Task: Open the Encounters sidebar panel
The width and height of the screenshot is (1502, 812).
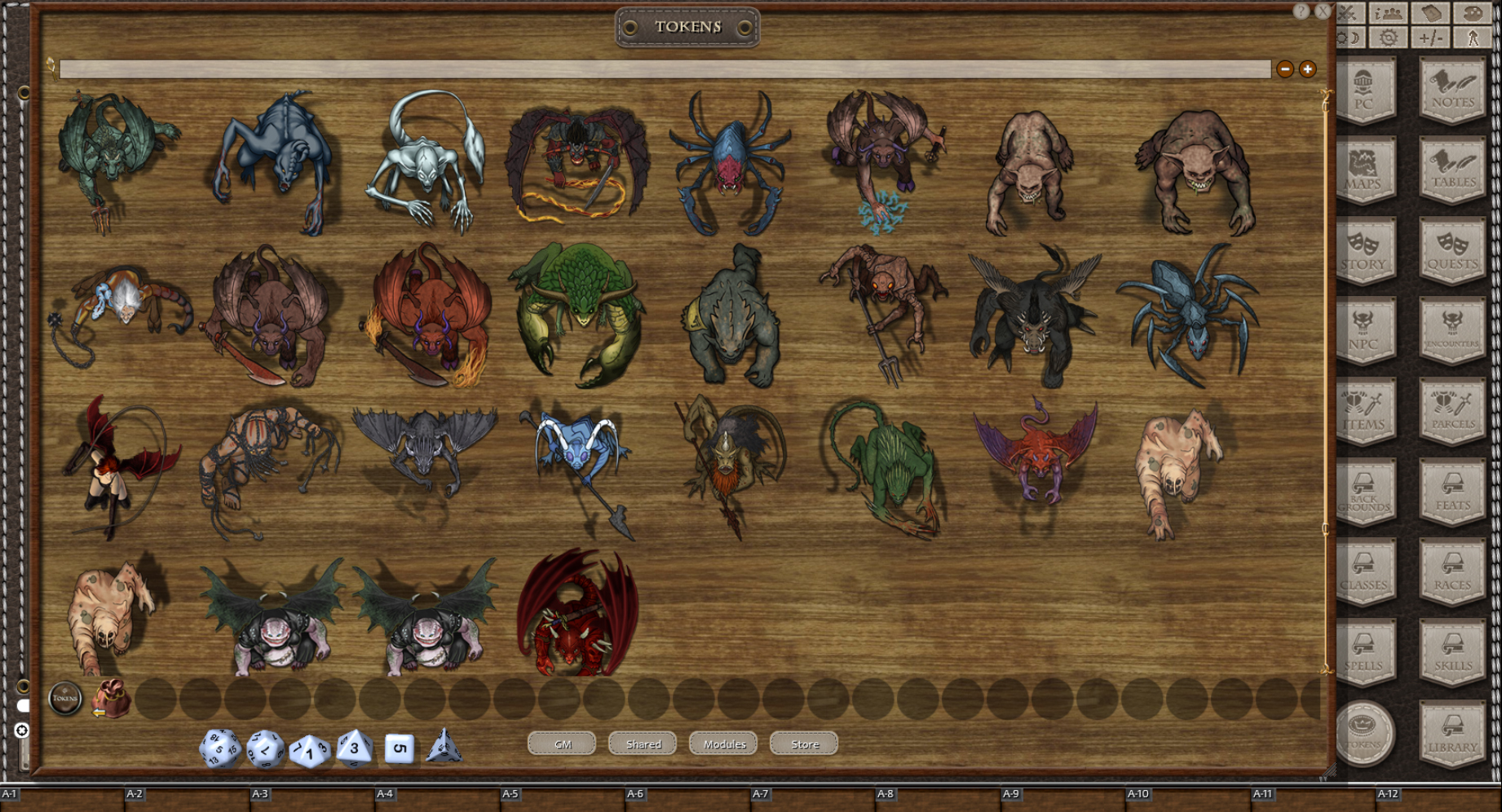Action: tap(1452, 333)
